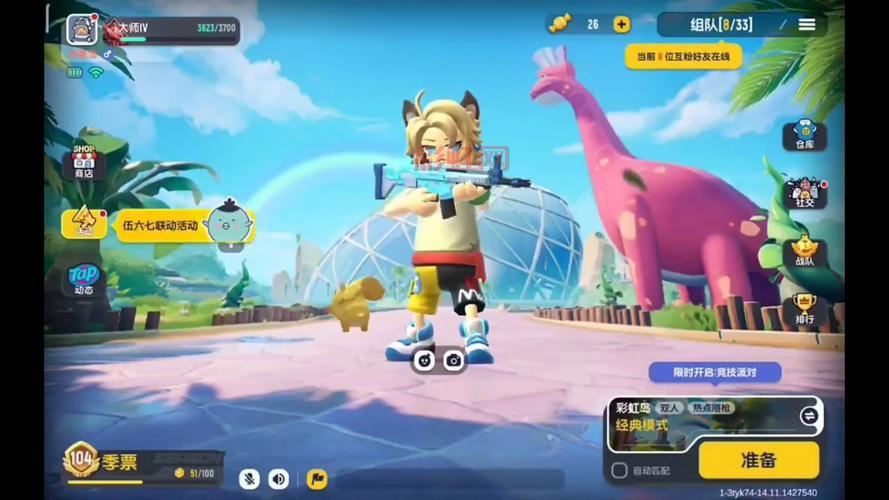Screen dimensions: 889x500
Task: Open the 商店 shop
Action: (84, 163)
